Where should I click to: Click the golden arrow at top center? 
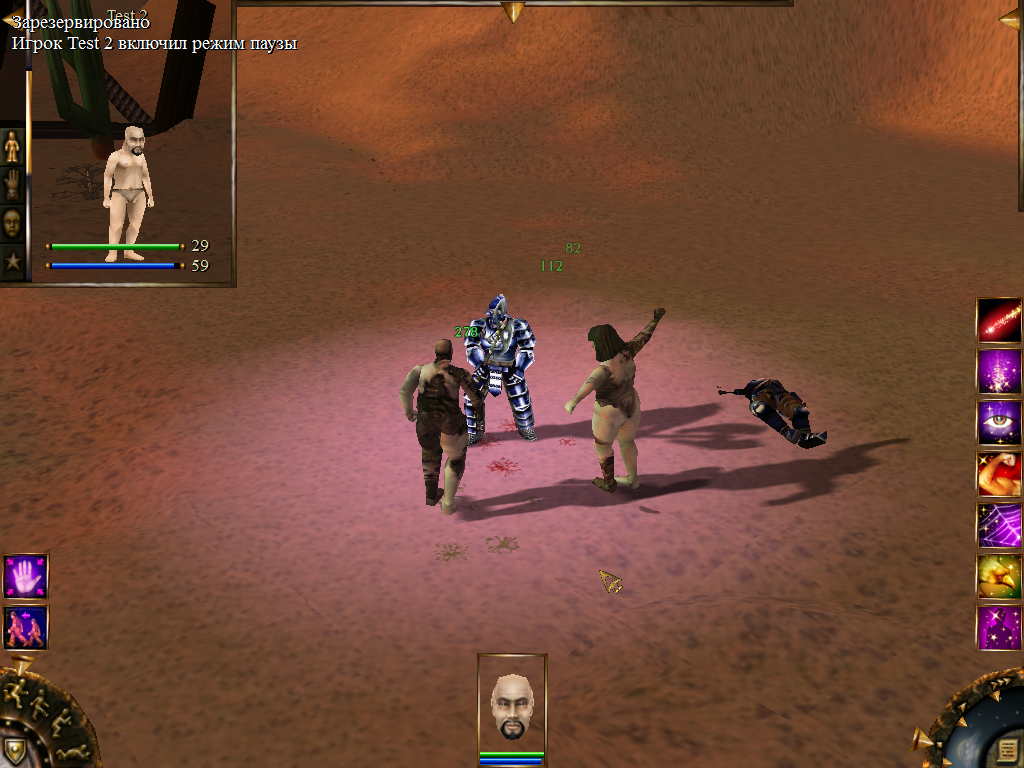pyautogui.click(x=513, y=11)
